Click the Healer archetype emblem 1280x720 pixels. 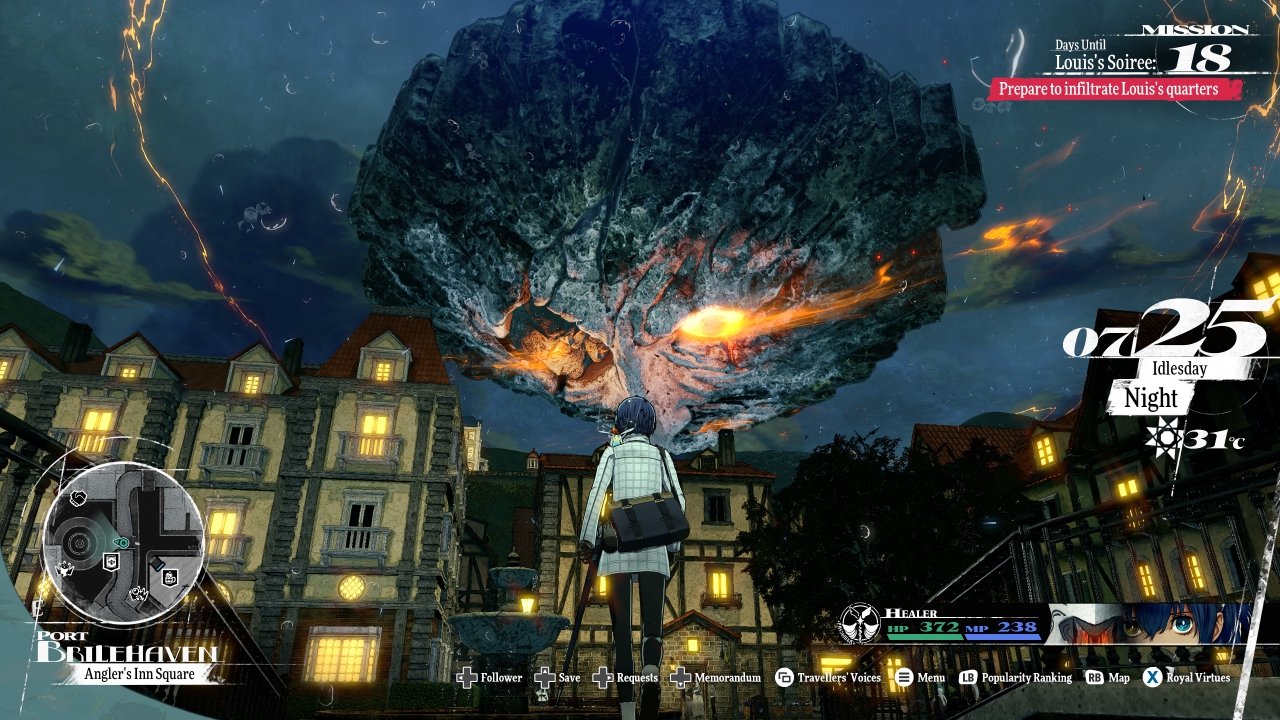(859, 623)
